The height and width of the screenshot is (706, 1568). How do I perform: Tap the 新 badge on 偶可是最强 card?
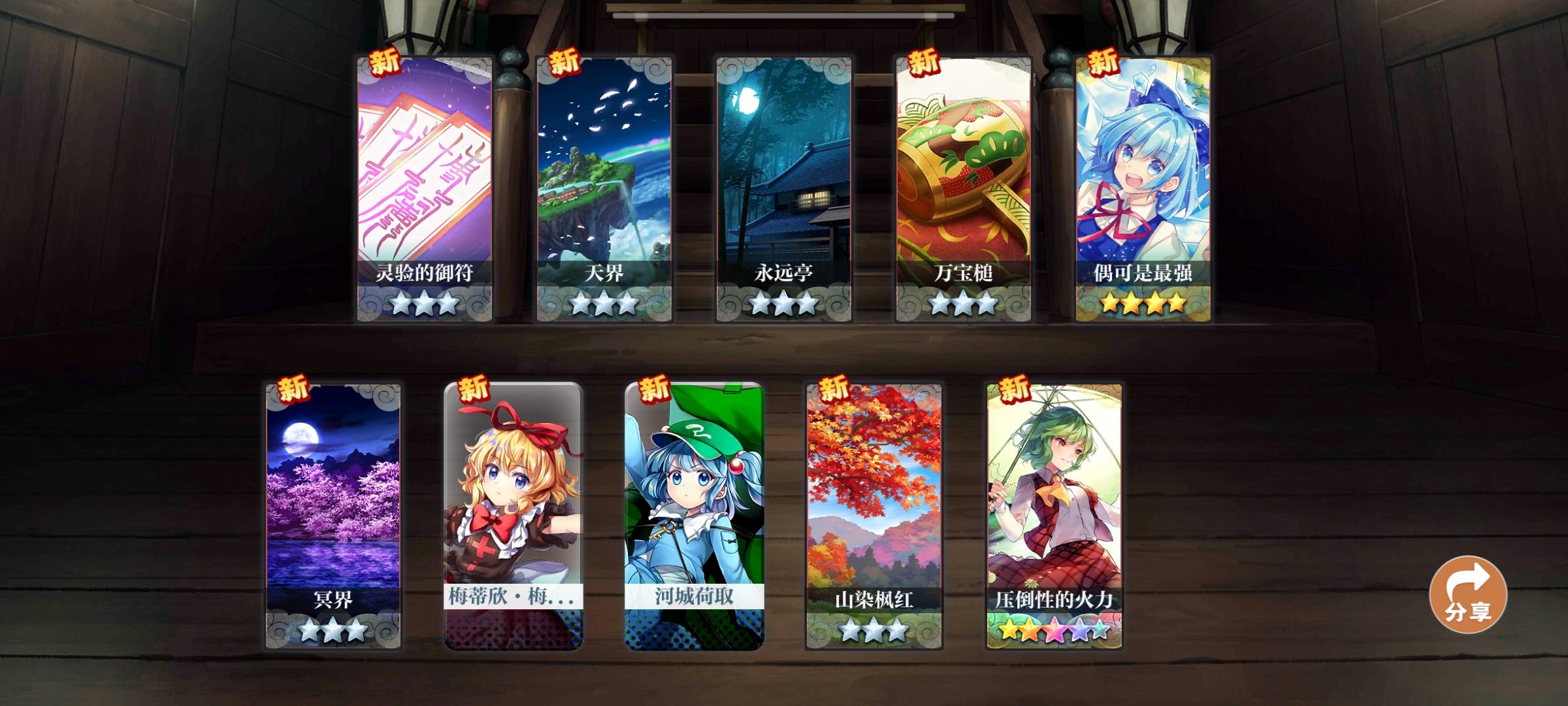1102,63
